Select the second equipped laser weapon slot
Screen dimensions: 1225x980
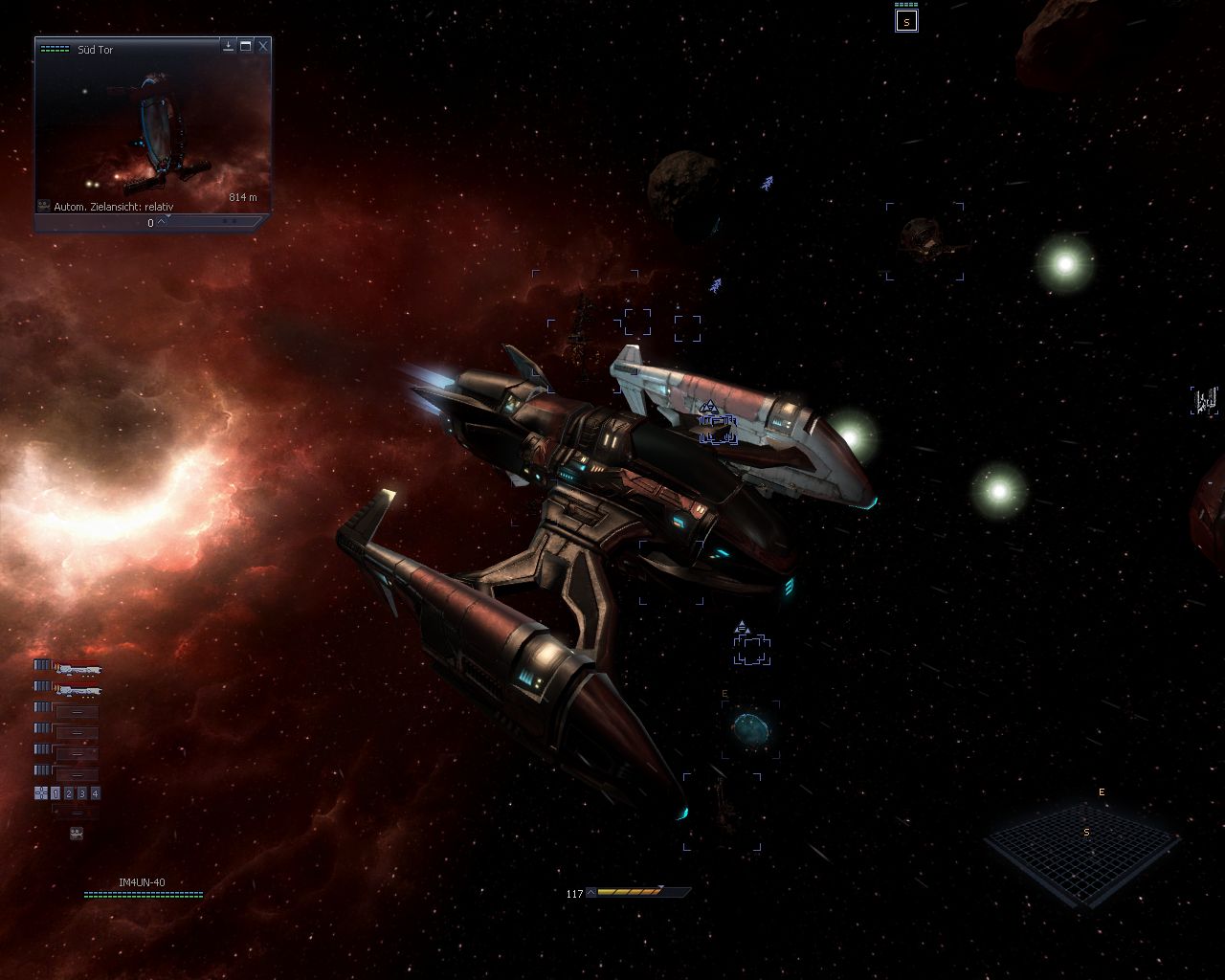(x=78, y=689)
